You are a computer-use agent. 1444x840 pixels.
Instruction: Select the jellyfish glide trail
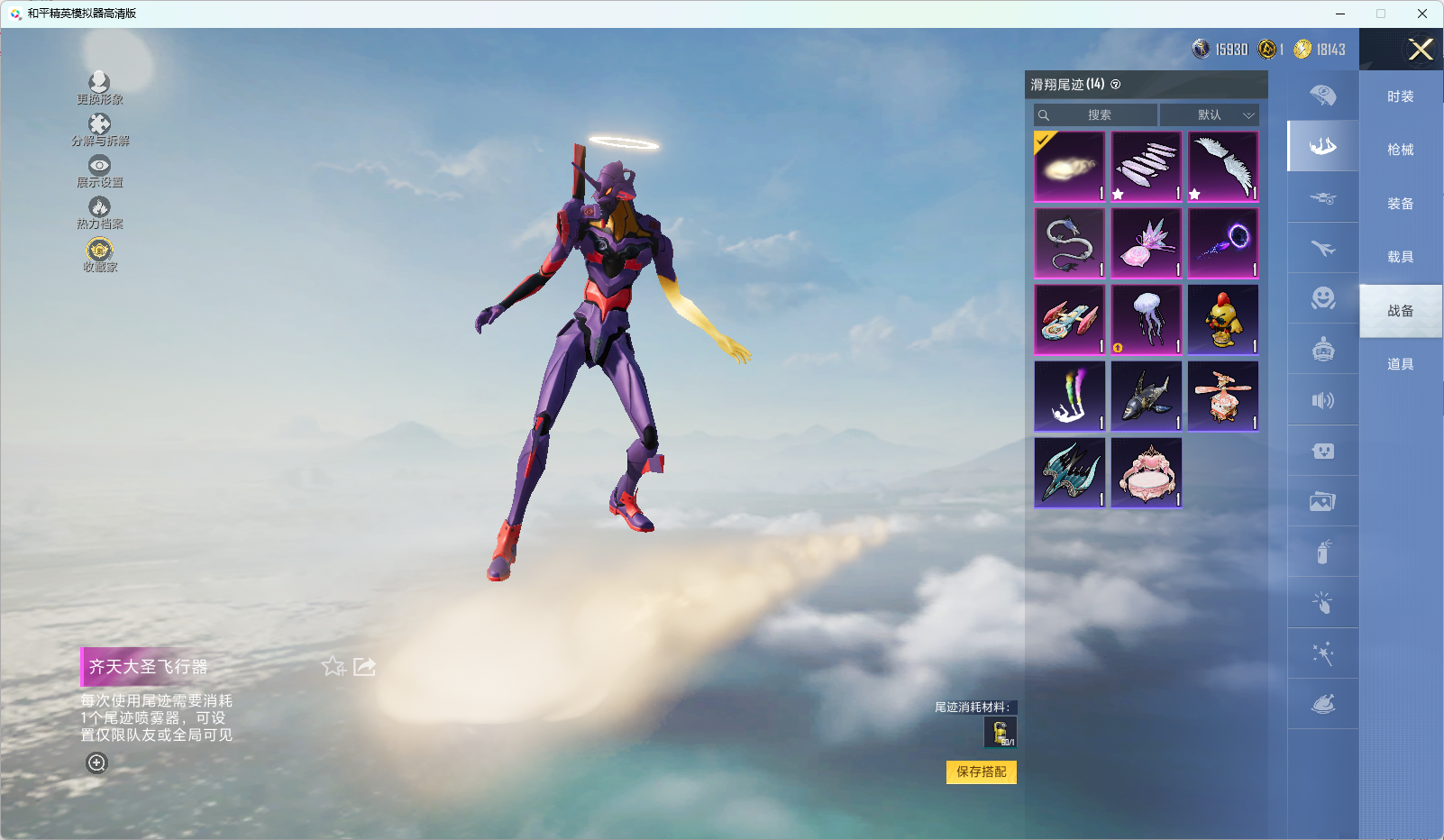point(1147,320)
